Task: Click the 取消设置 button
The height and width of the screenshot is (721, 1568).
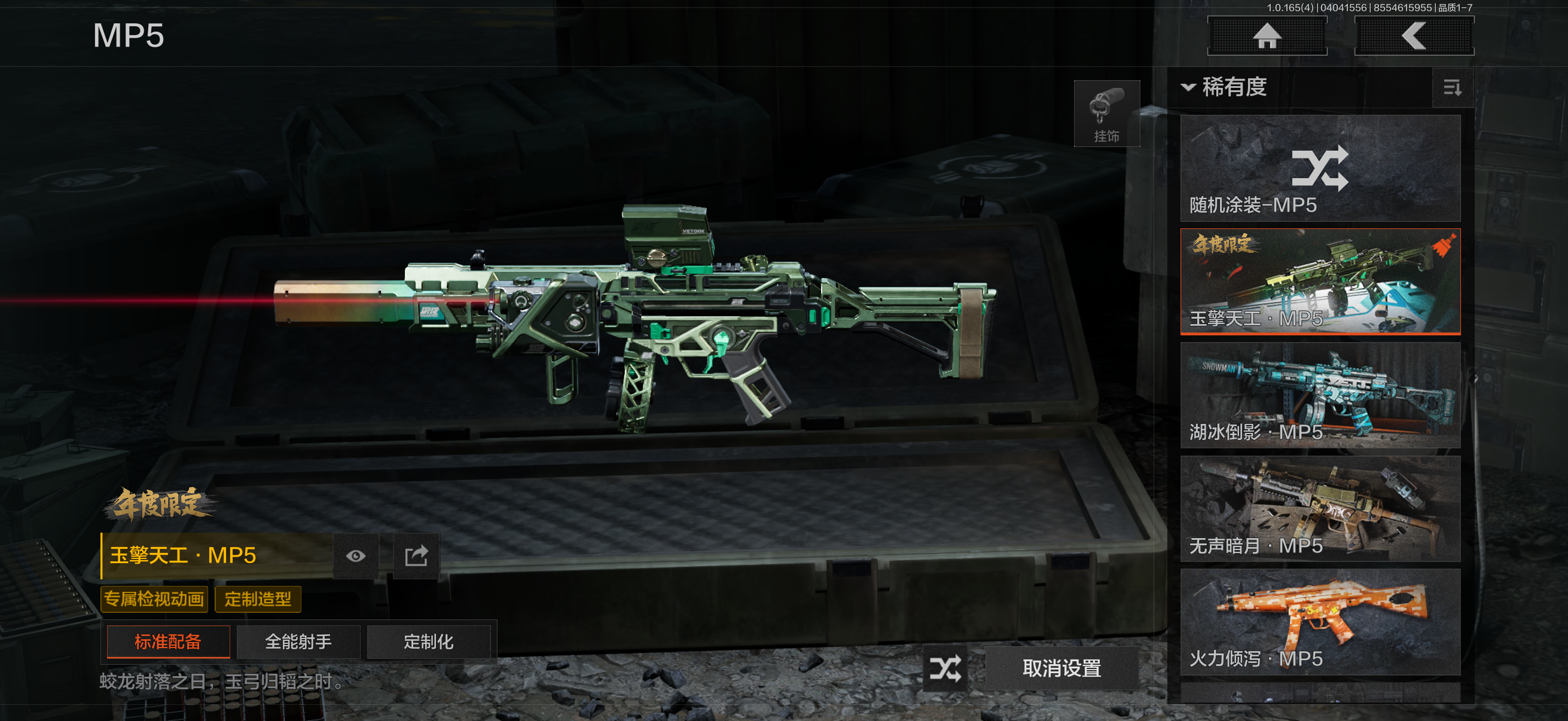Action: click(x=1061, y=668)
